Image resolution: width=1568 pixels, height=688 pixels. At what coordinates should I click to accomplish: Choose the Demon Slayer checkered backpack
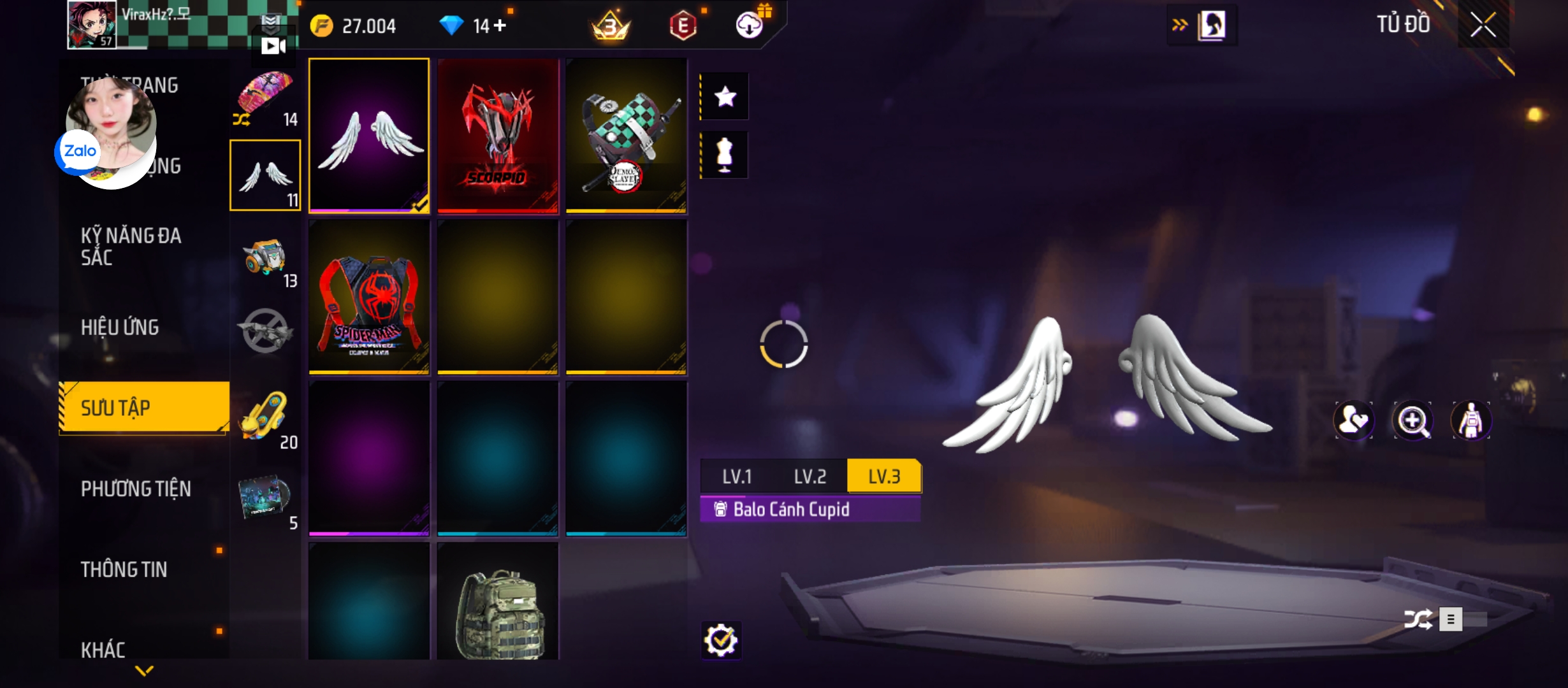(x=627, y=135)
